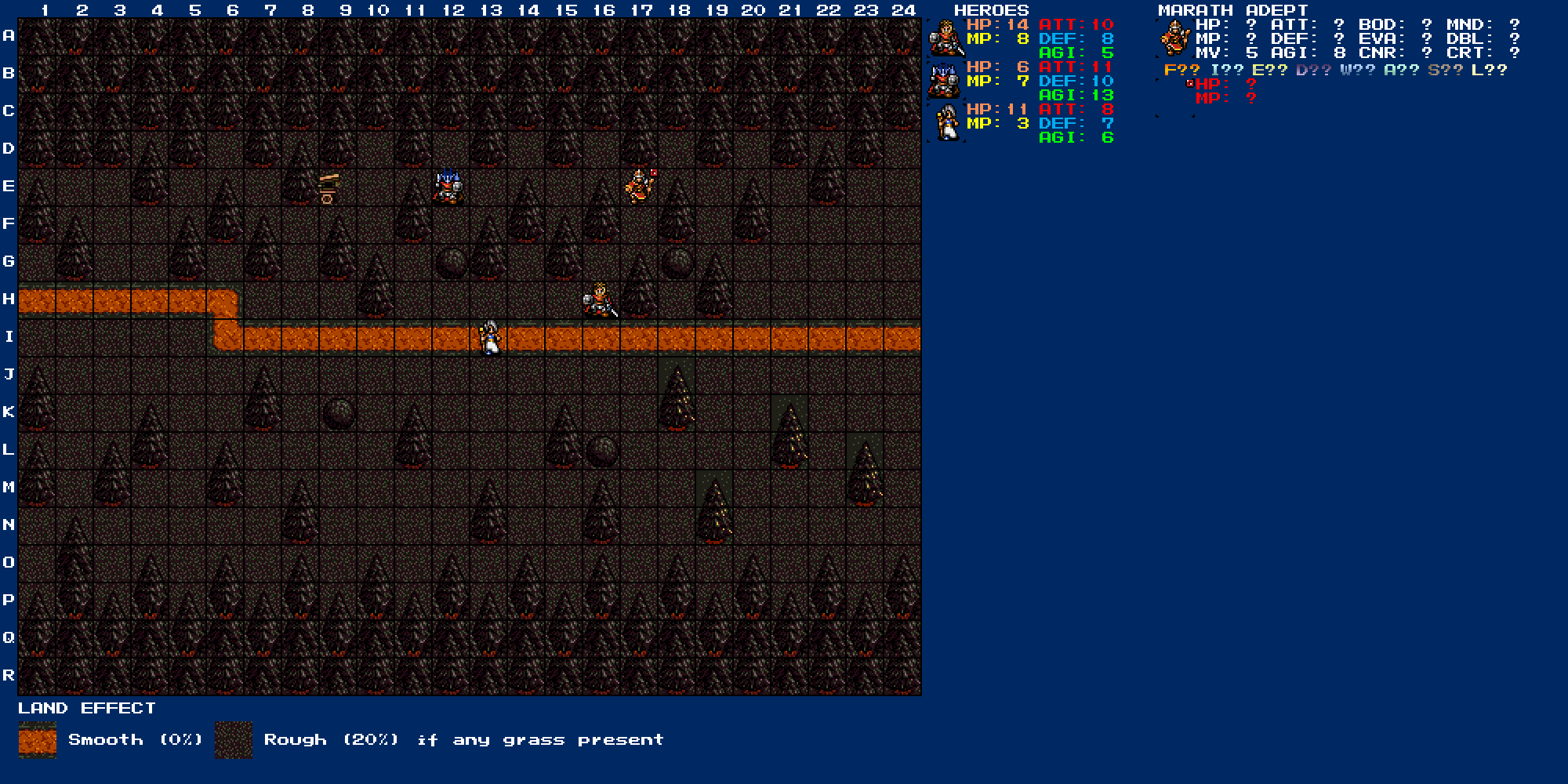The height and width of the screenshot is (784, 1568).
Task: Select the white-robed healer unit on the road
Action: tap(490, 338)
